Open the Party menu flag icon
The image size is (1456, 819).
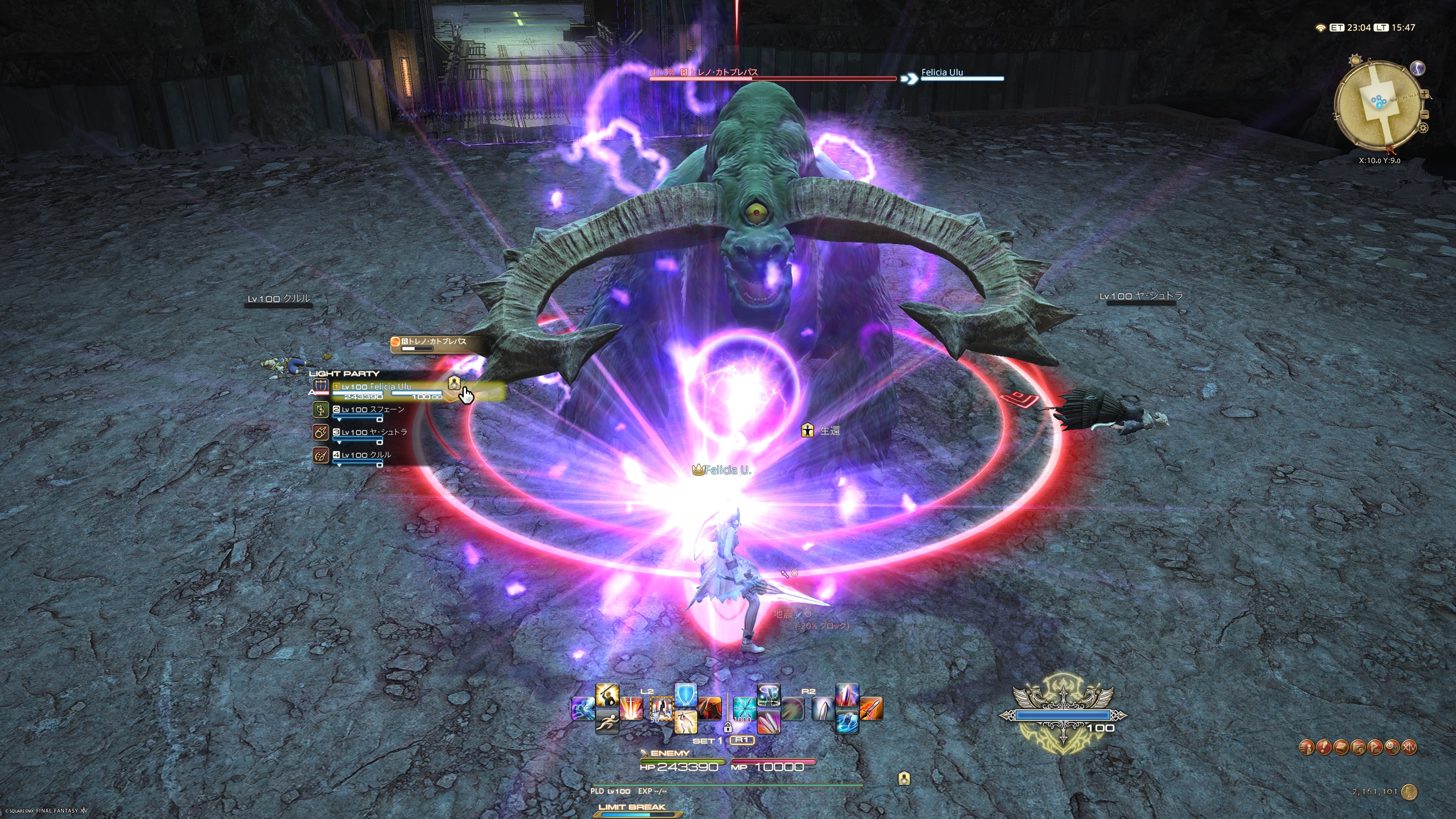pyautogui.click(x=1375, y=747)
